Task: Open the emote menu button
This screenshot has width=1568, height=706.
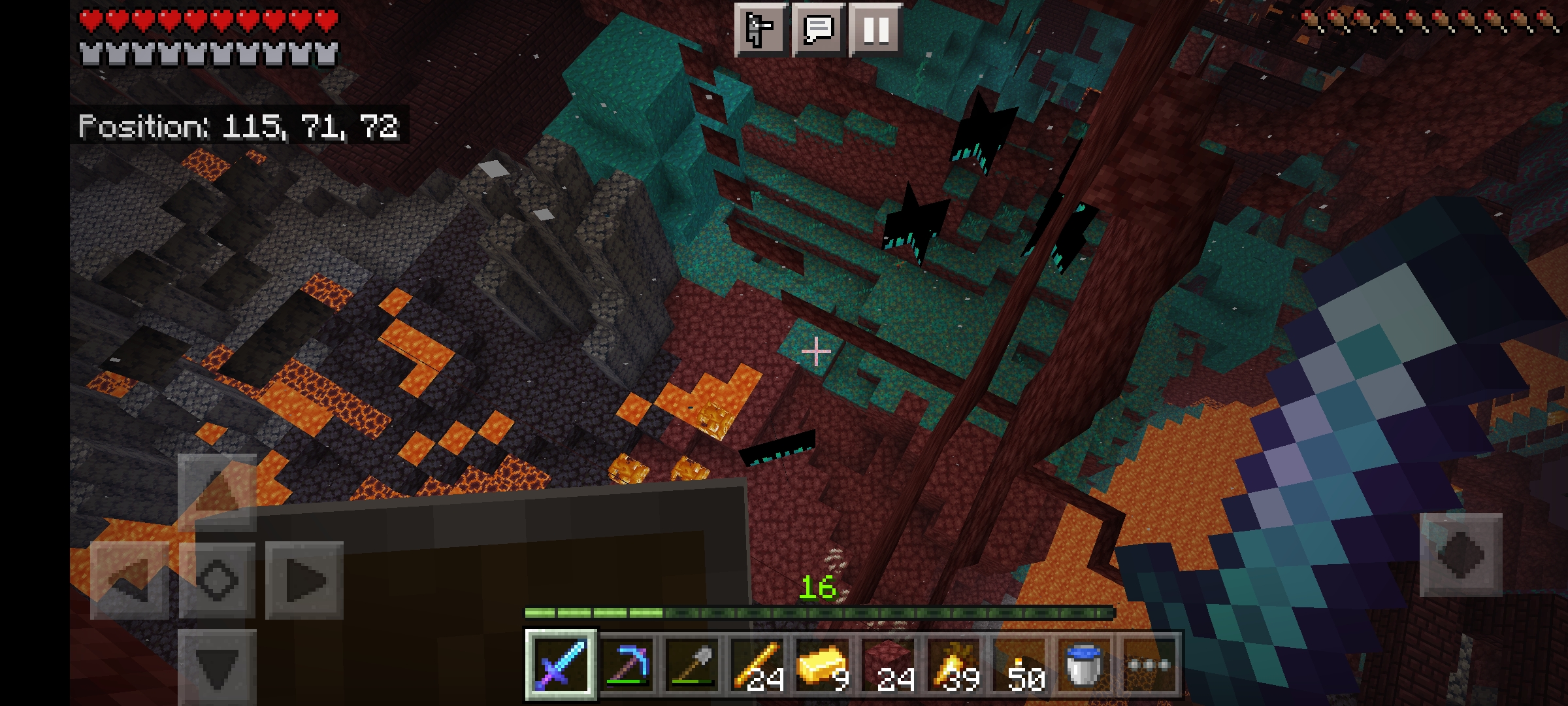Action: (x=760, y=29)
